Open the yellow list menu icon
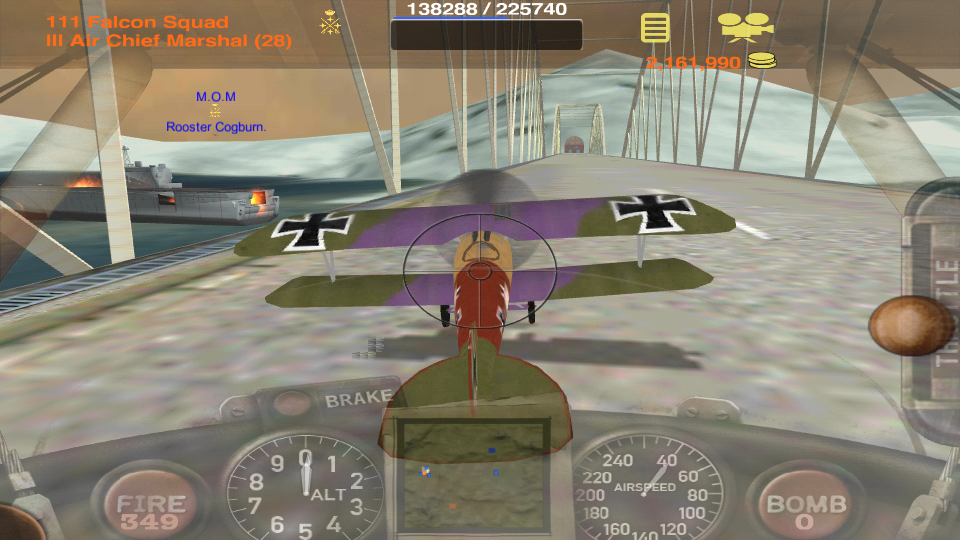 pos(655,27)
